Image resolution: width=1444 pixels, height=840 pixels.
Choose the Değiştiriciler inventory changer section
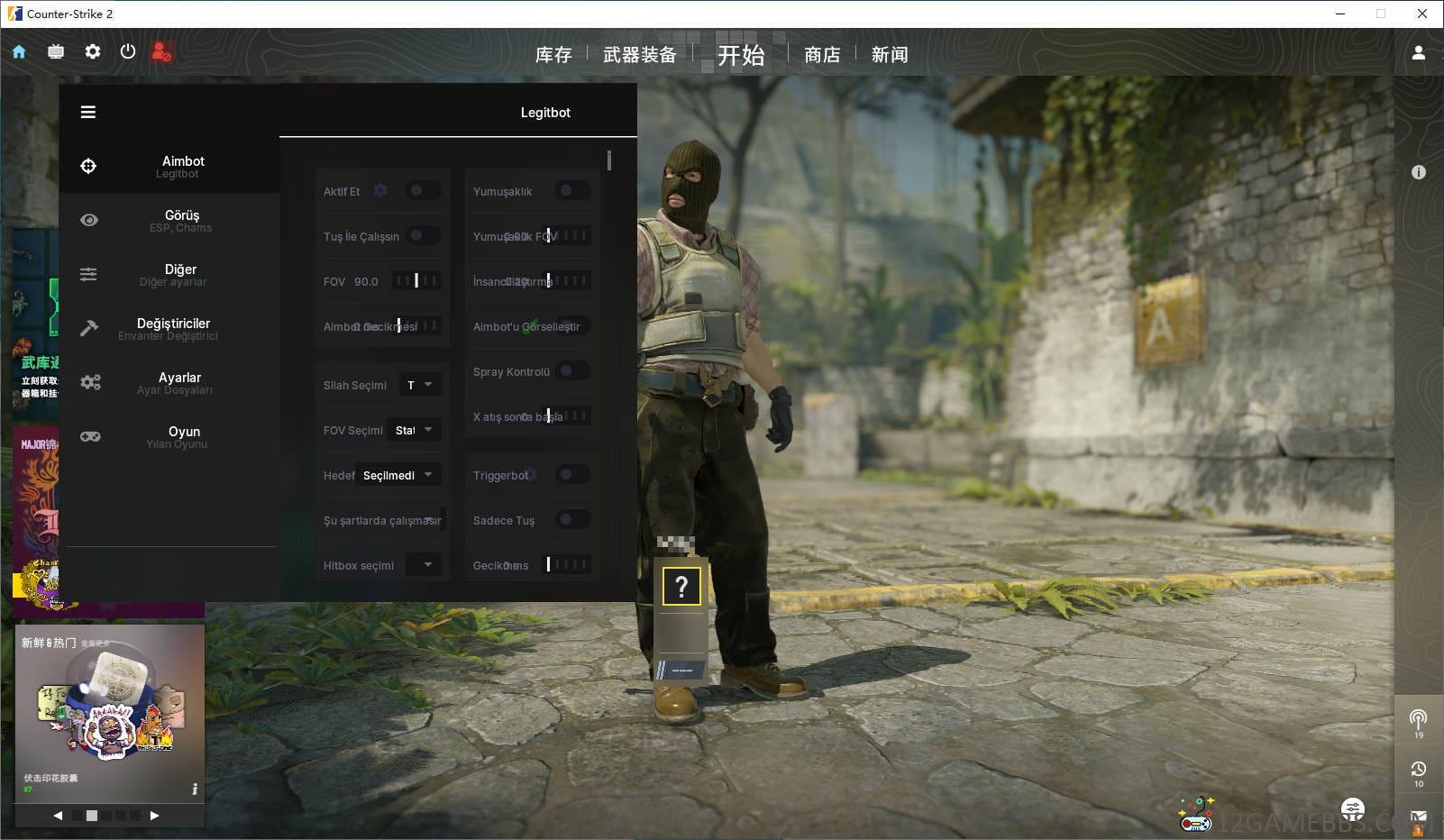[173, 328]
